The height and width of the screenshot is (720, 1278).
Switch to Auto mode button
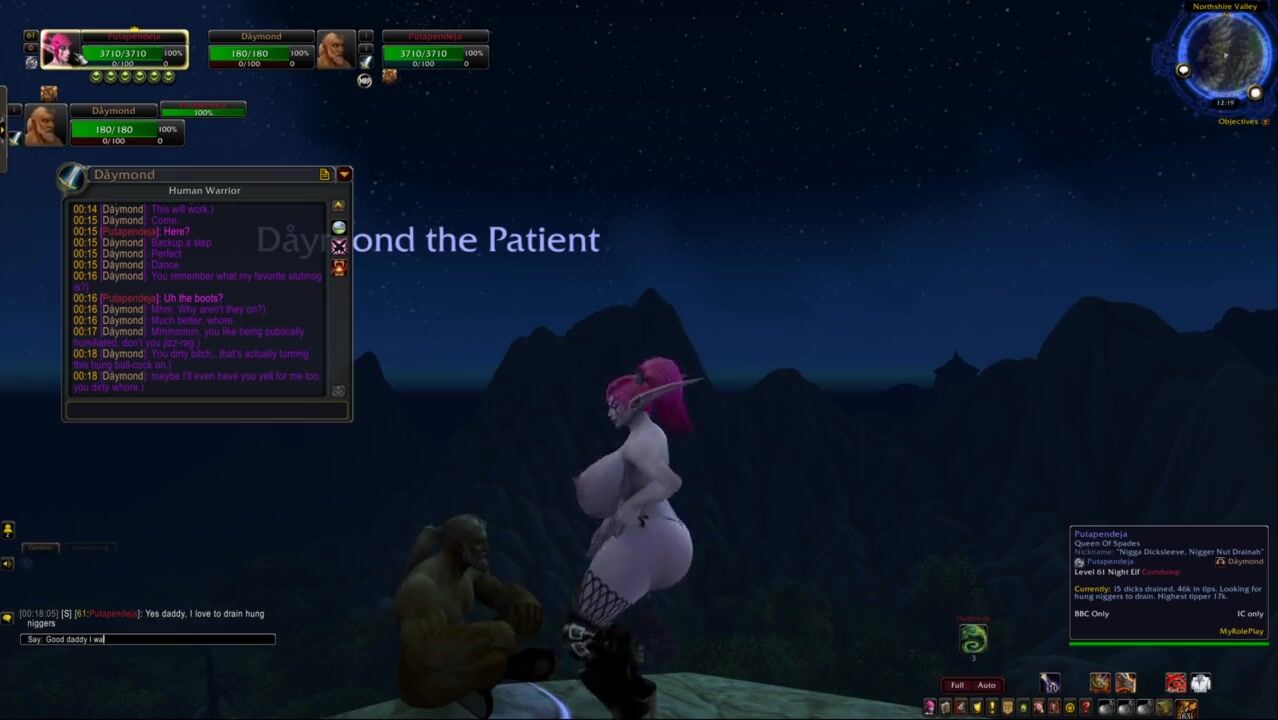[x=987, y=685]
